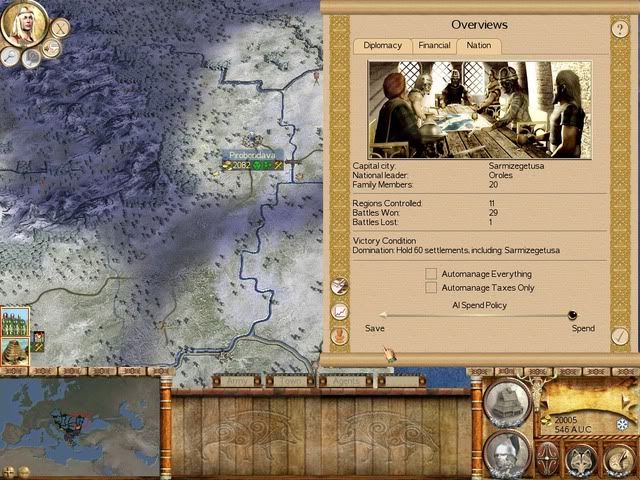Click the wolf faction emblem button

[581, 459]
